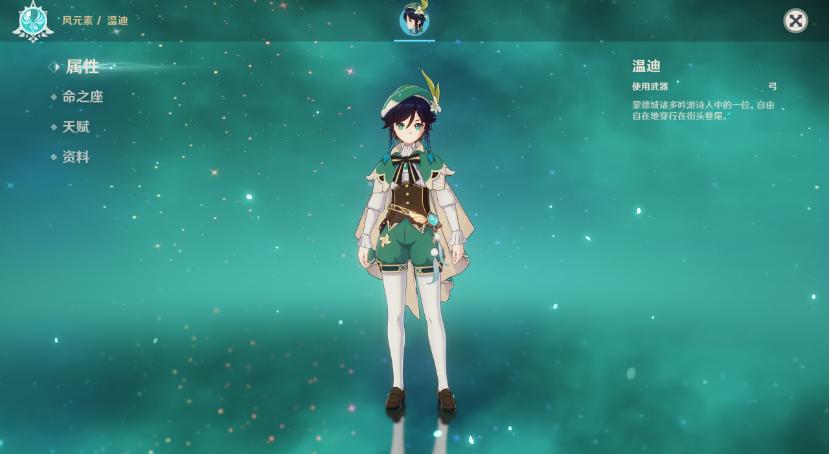Open the 命之座 constellation tab
The image size is (830, 454).
pyautogui.click(x=82, y=97)
